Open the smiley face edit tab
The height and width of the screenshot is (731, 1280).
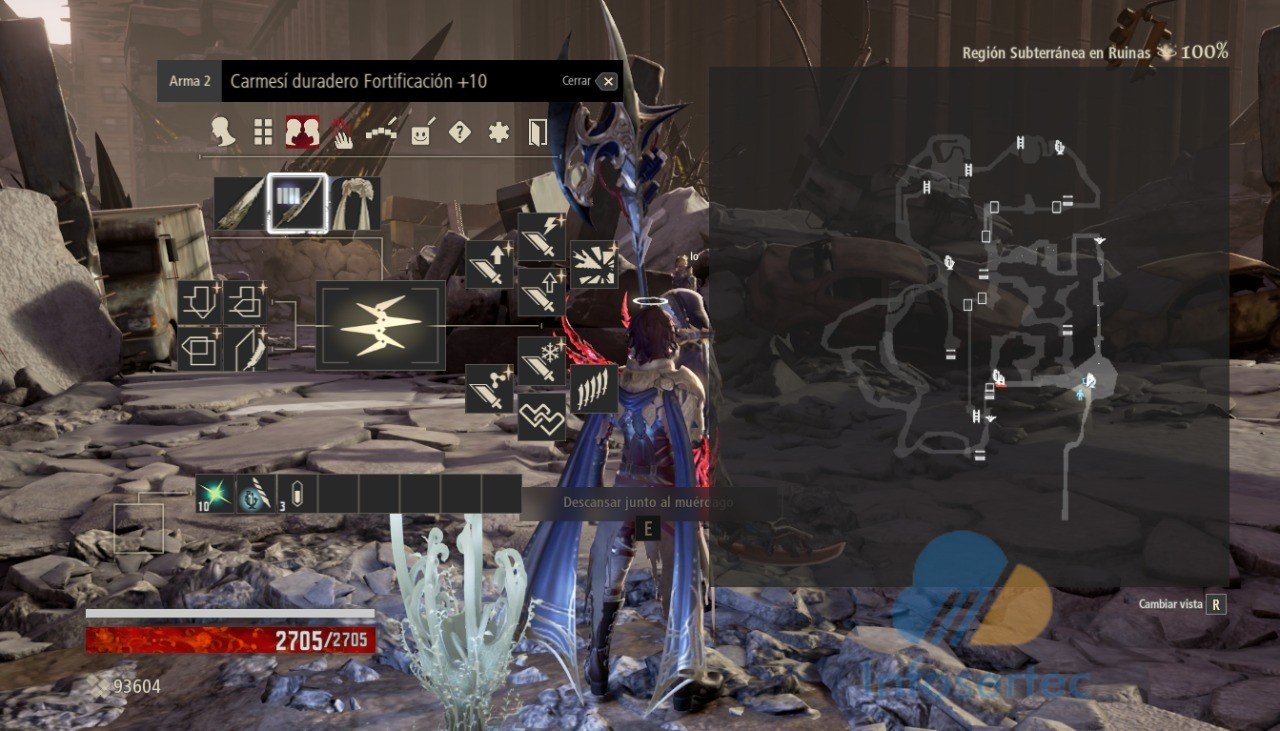pyautogui.click(x=420, y=133)
